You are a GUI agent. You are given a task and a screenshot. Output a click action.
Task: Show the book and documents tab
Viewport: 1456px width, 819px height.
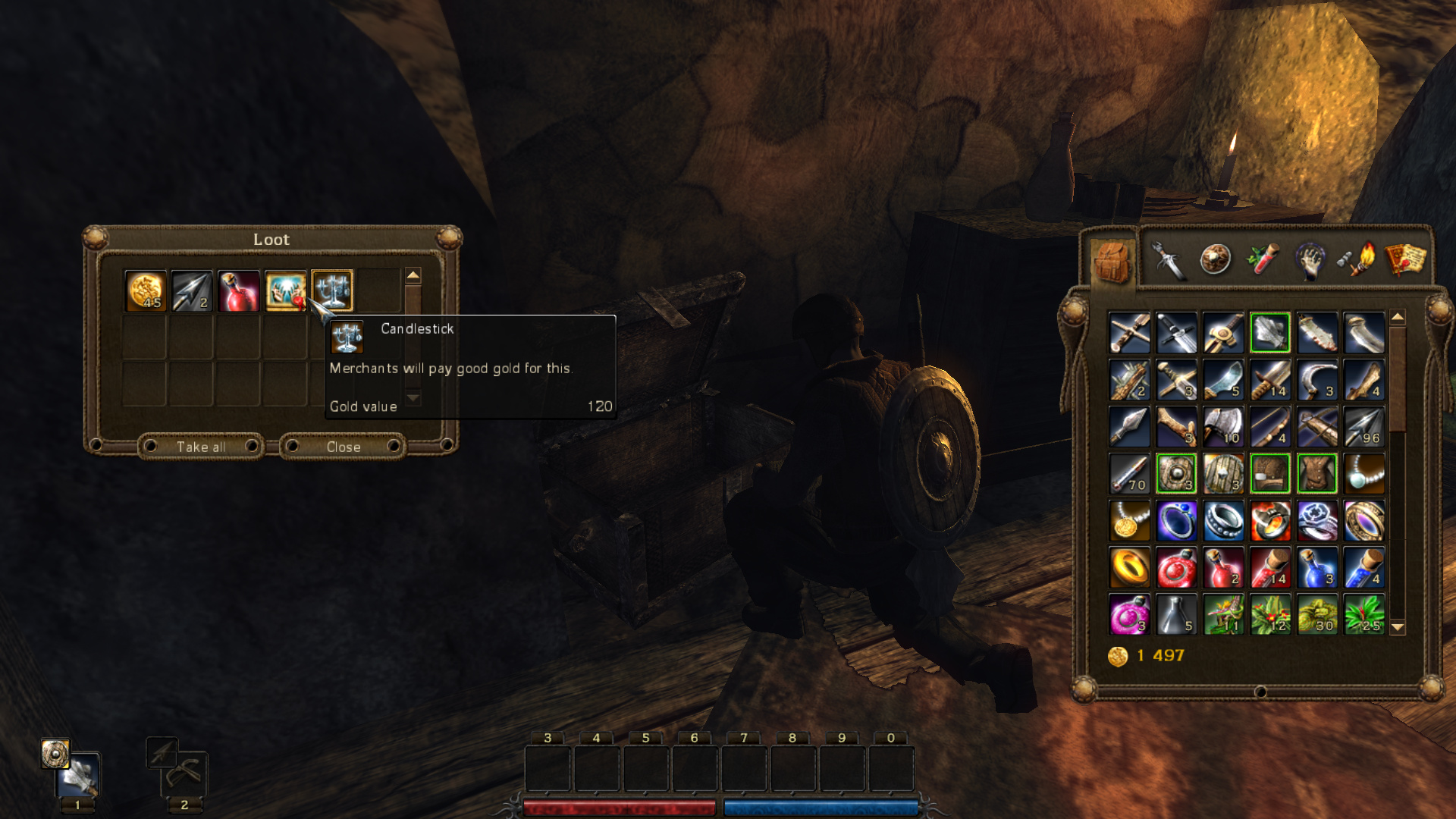click(x=1404, y=260)
